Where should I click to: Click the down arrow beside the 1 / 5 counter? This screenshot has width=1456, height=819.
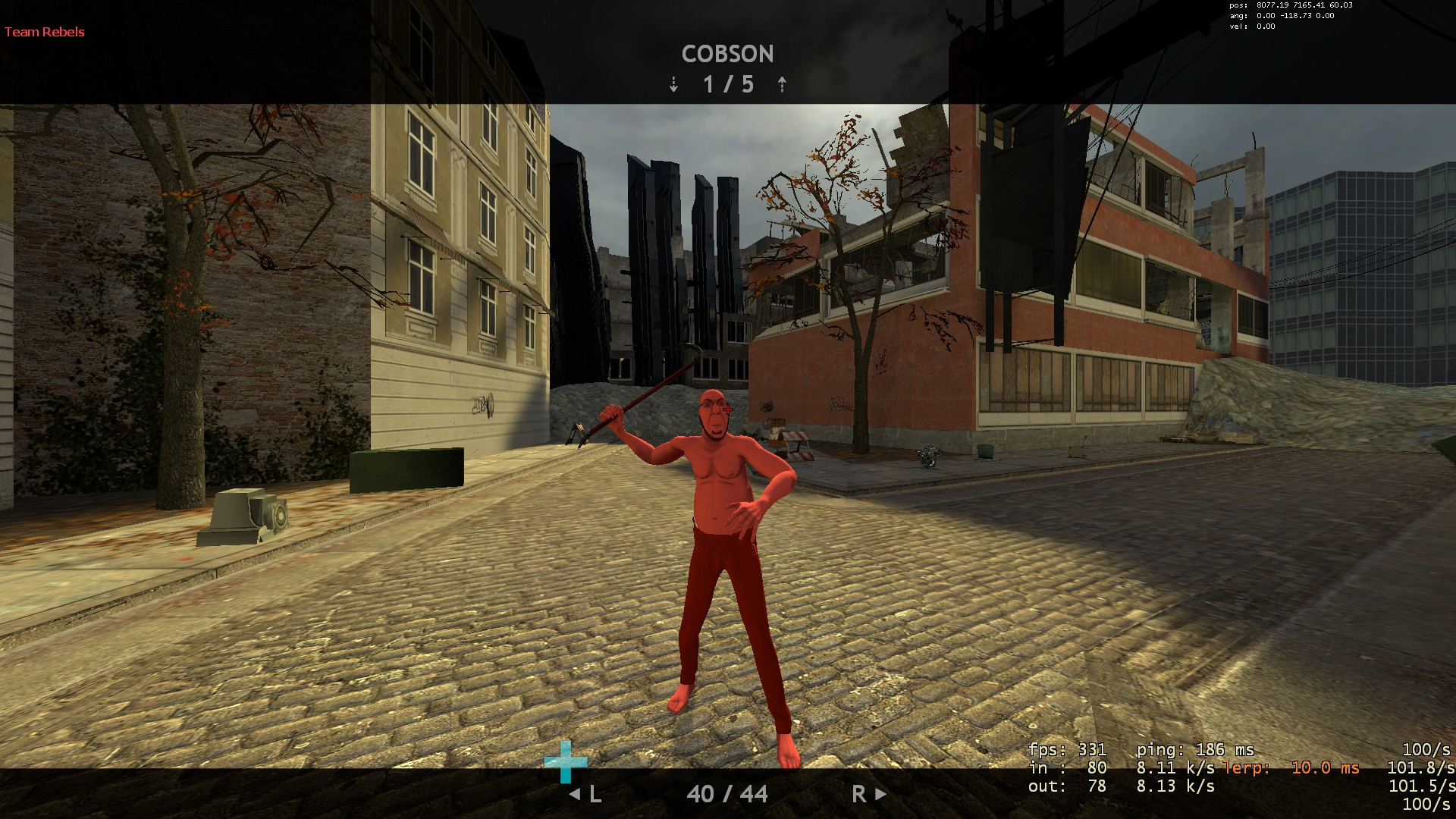673,84
